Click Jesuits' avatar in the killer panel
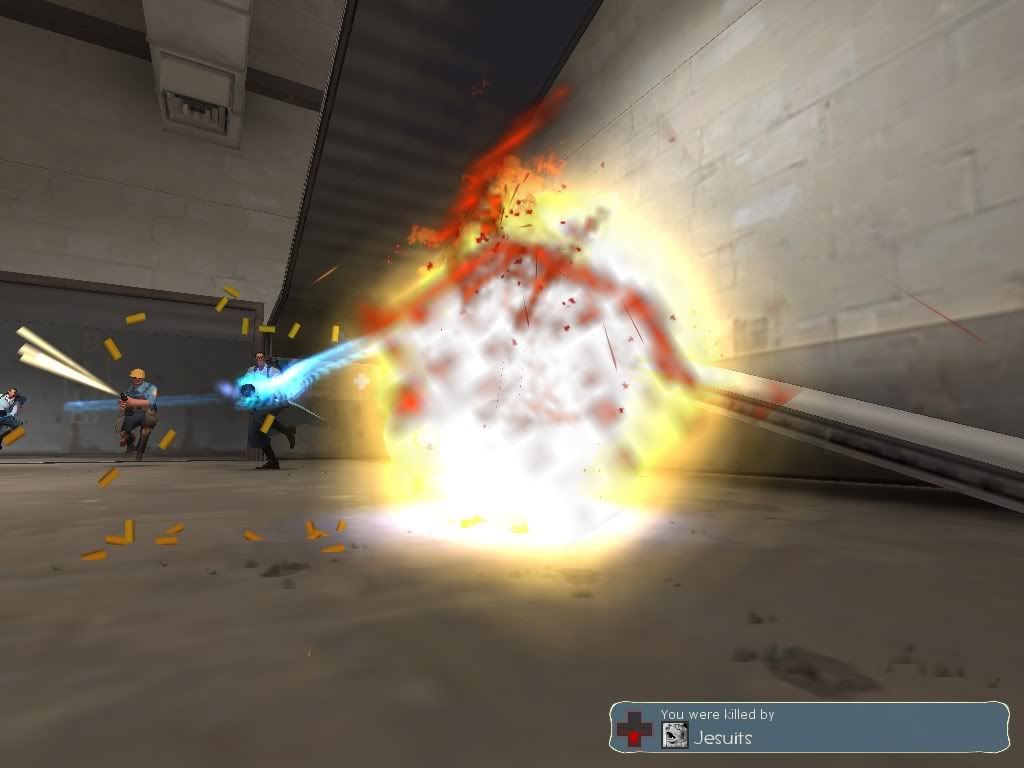The height and width of the screenshot is (768, 1024). coord(674,736)
